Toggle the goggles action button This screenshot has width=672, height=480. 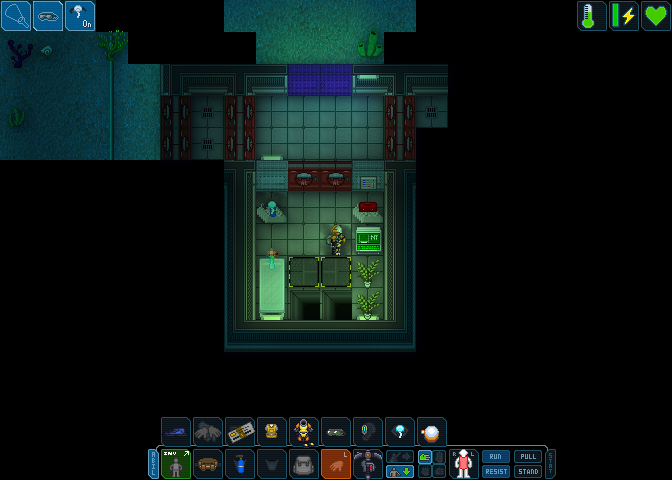48,15
